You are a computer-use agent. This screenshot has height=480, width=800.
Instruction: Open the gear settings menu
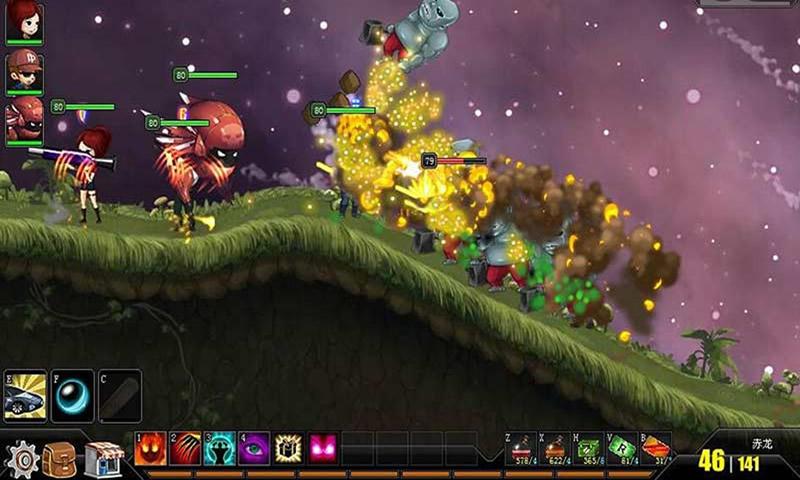tap(21, 459)
